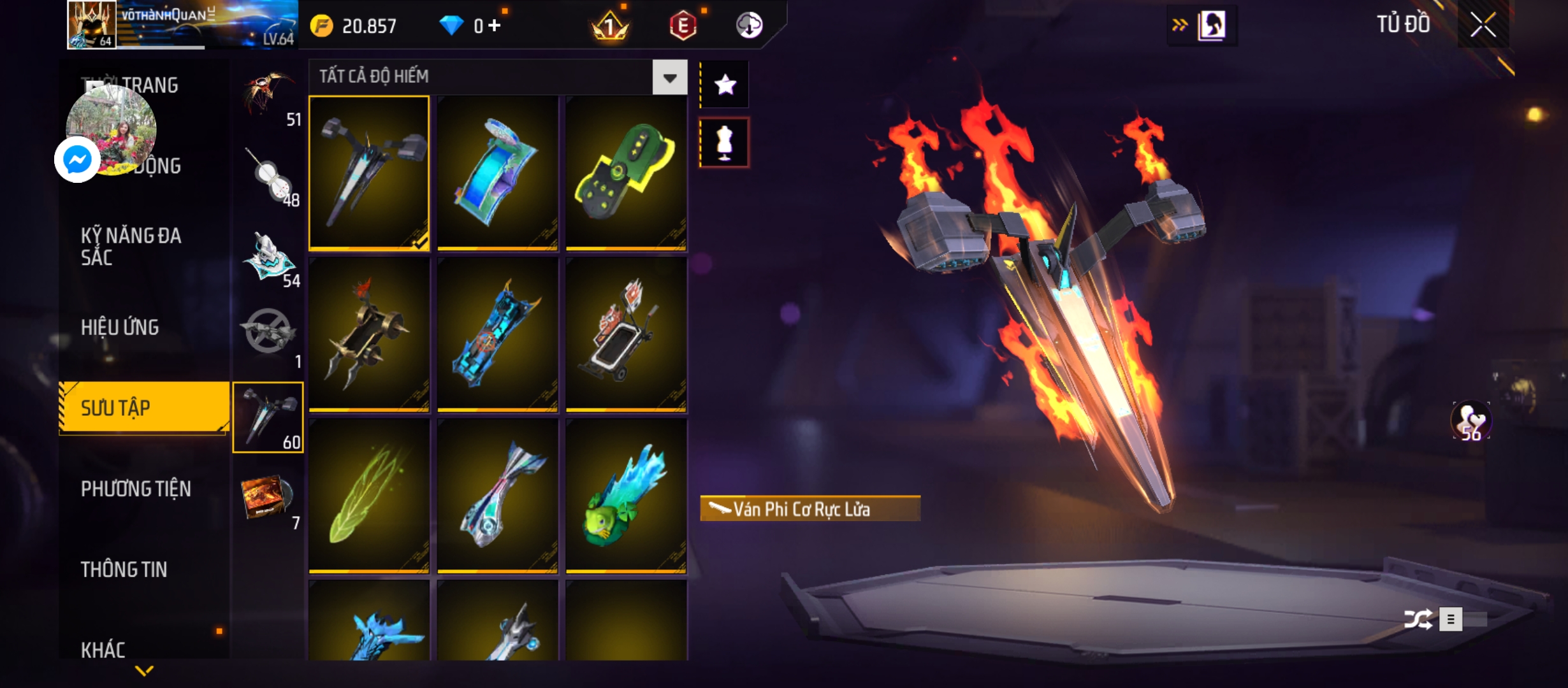Add diamonds with the plus button
The height and width of the screenshot is (688, 1568).
(495, 25)
